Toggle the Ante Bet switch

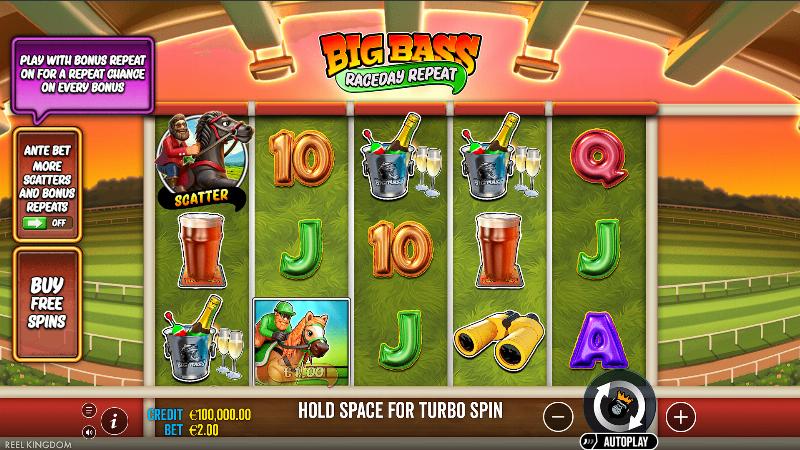[x=47, y=222]
